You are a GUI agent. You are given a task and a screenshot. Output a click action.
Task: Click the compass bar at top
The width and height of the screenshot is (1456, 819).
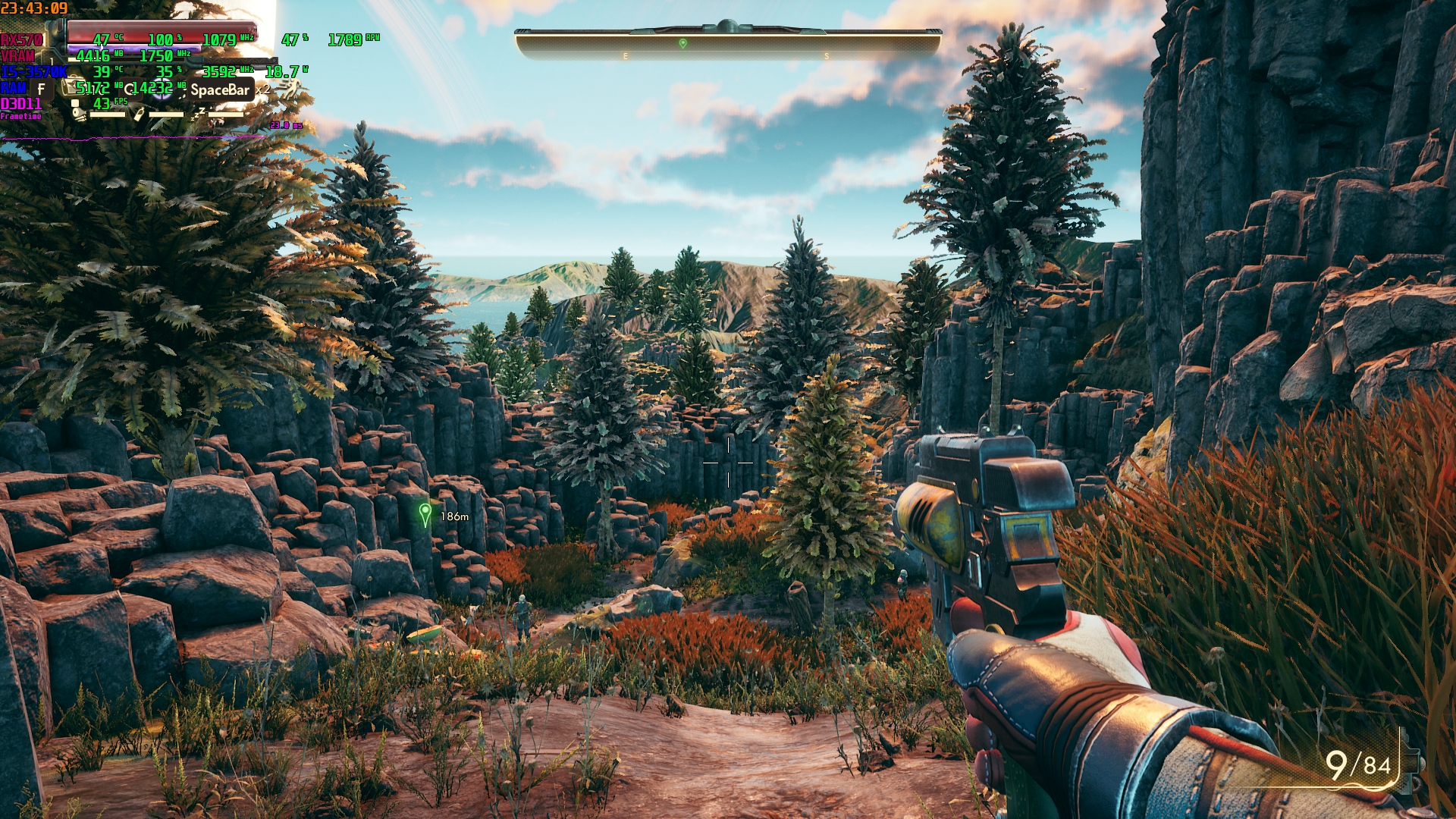[x=728, y=45]
